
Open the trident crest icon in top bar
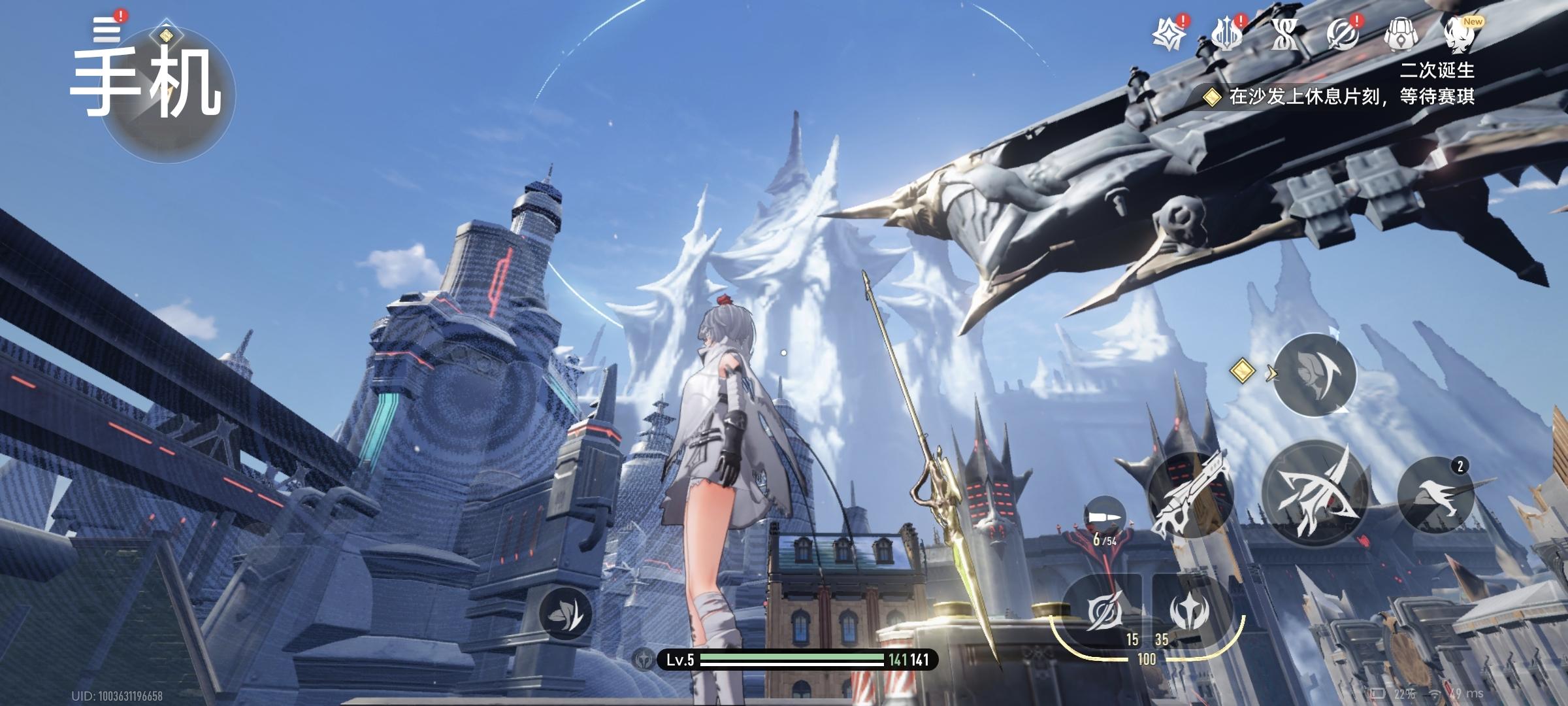click(1226, 34)
